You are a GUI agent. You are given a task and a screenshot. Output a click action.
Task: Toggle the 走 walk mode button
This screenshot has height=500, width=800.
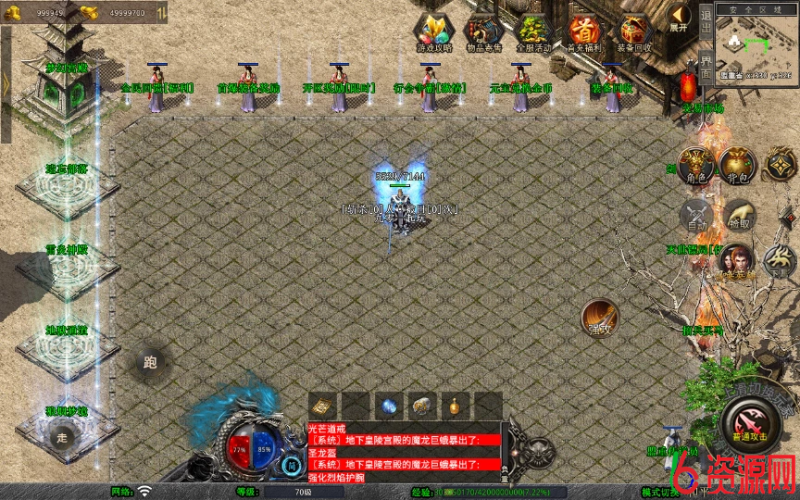coord(62,437)
